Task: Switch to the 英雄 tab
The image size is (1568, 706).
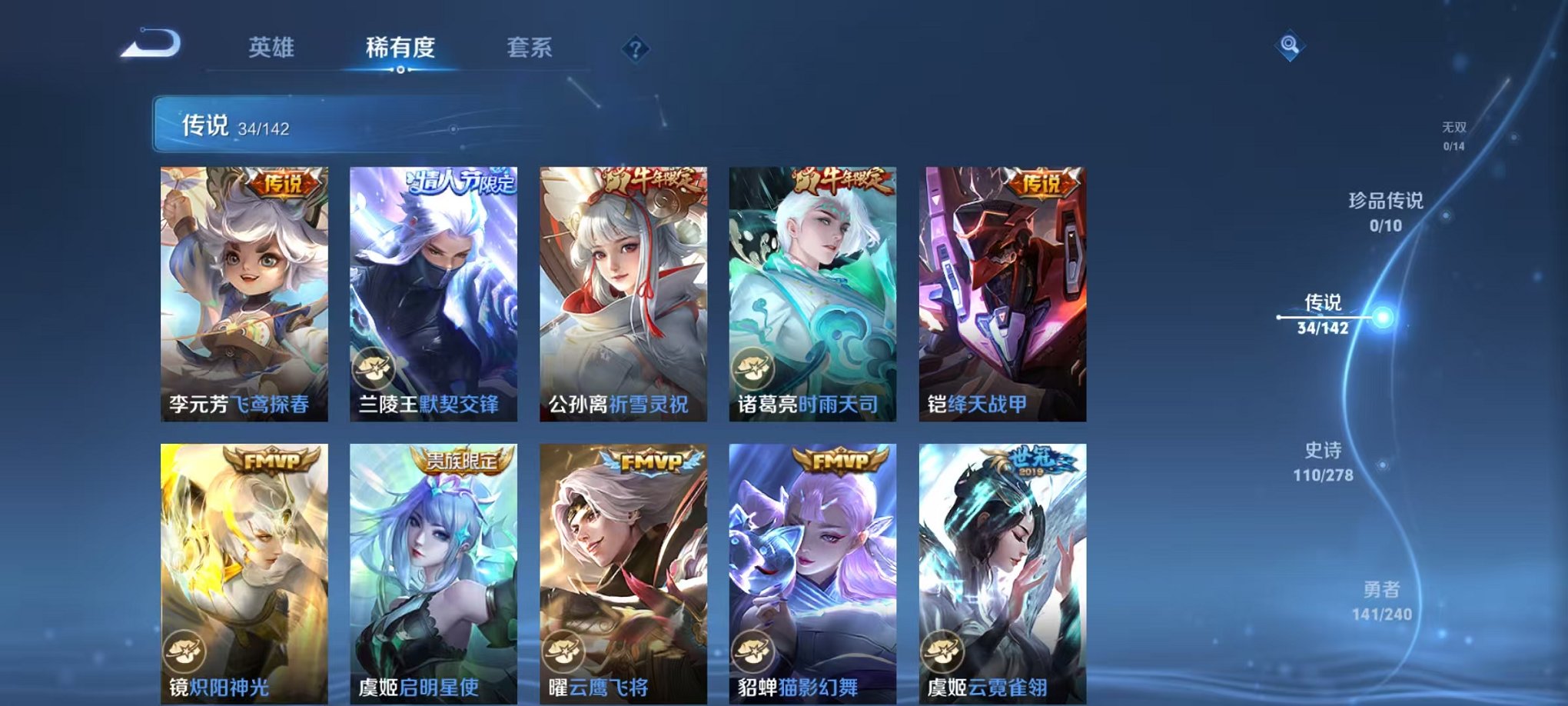Action: tap(273, 48)
